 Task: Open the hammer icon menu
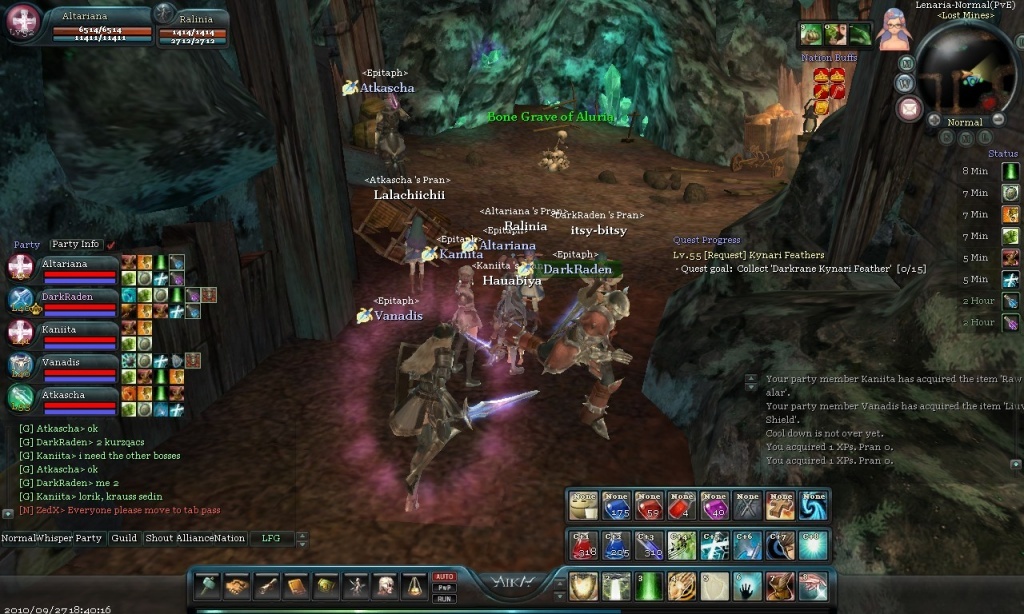coord(208,586)
